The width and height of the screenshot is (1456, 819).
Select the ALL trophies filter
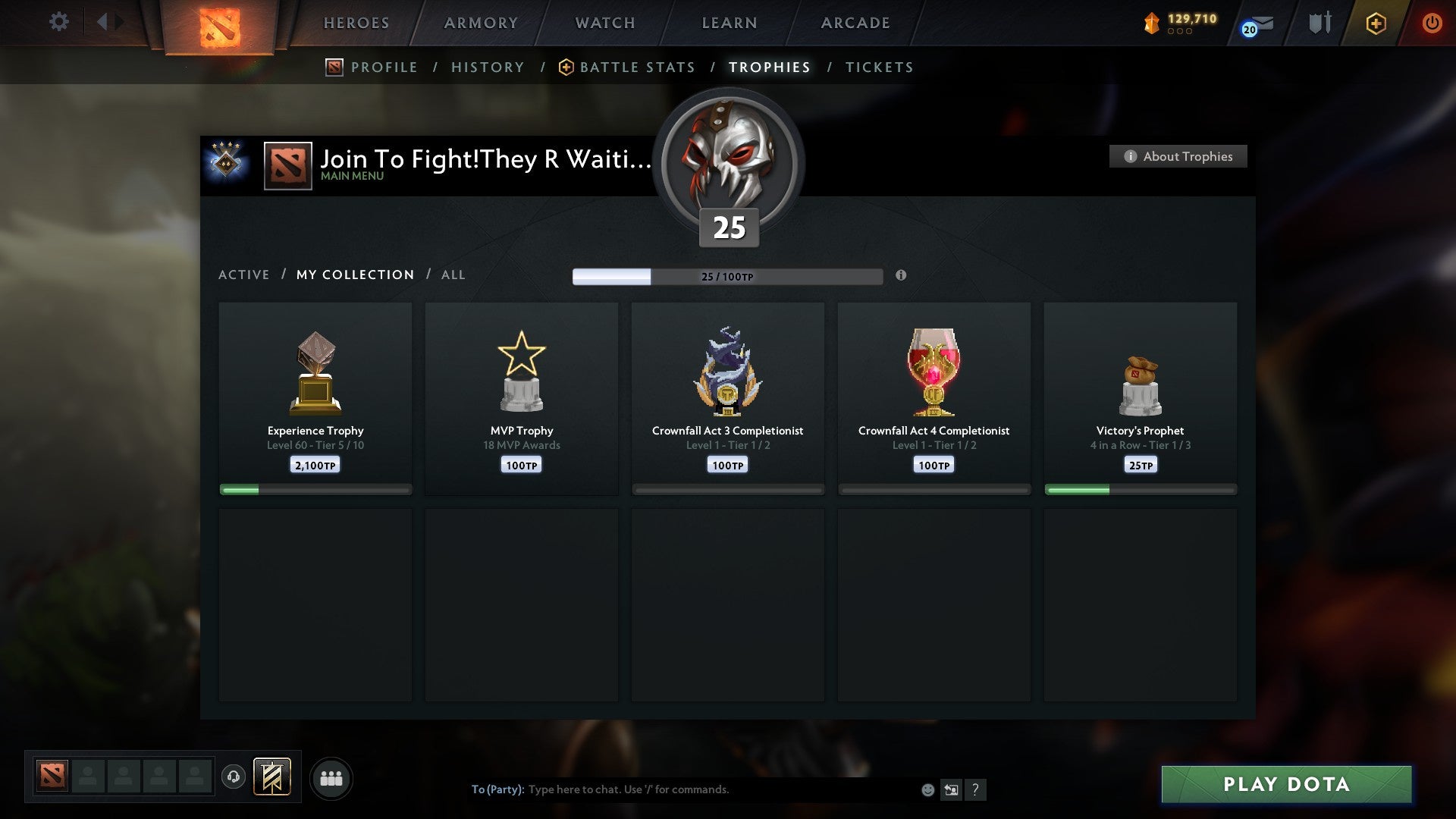click(453, 275)
